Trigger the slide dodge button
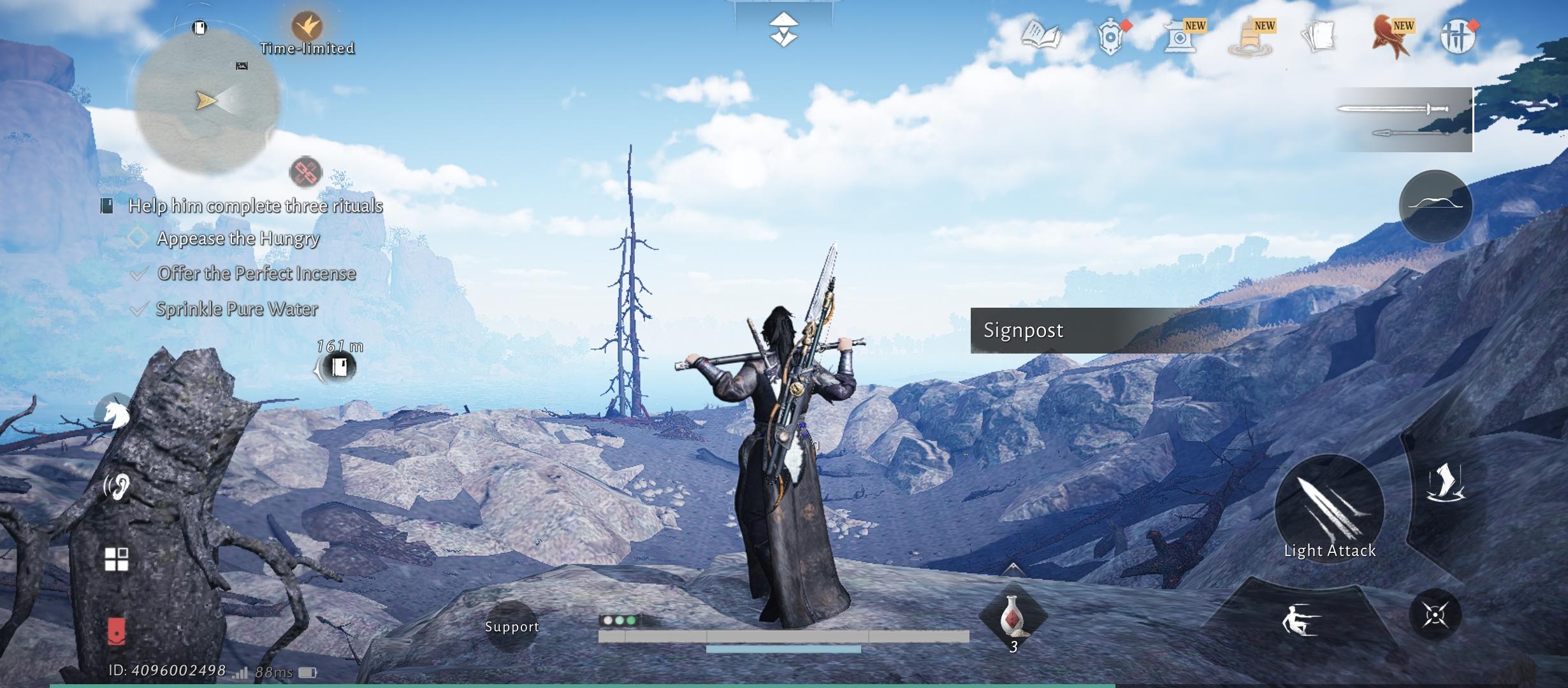Viewport: 1568px width, 688px height. tap(1300, 620)
